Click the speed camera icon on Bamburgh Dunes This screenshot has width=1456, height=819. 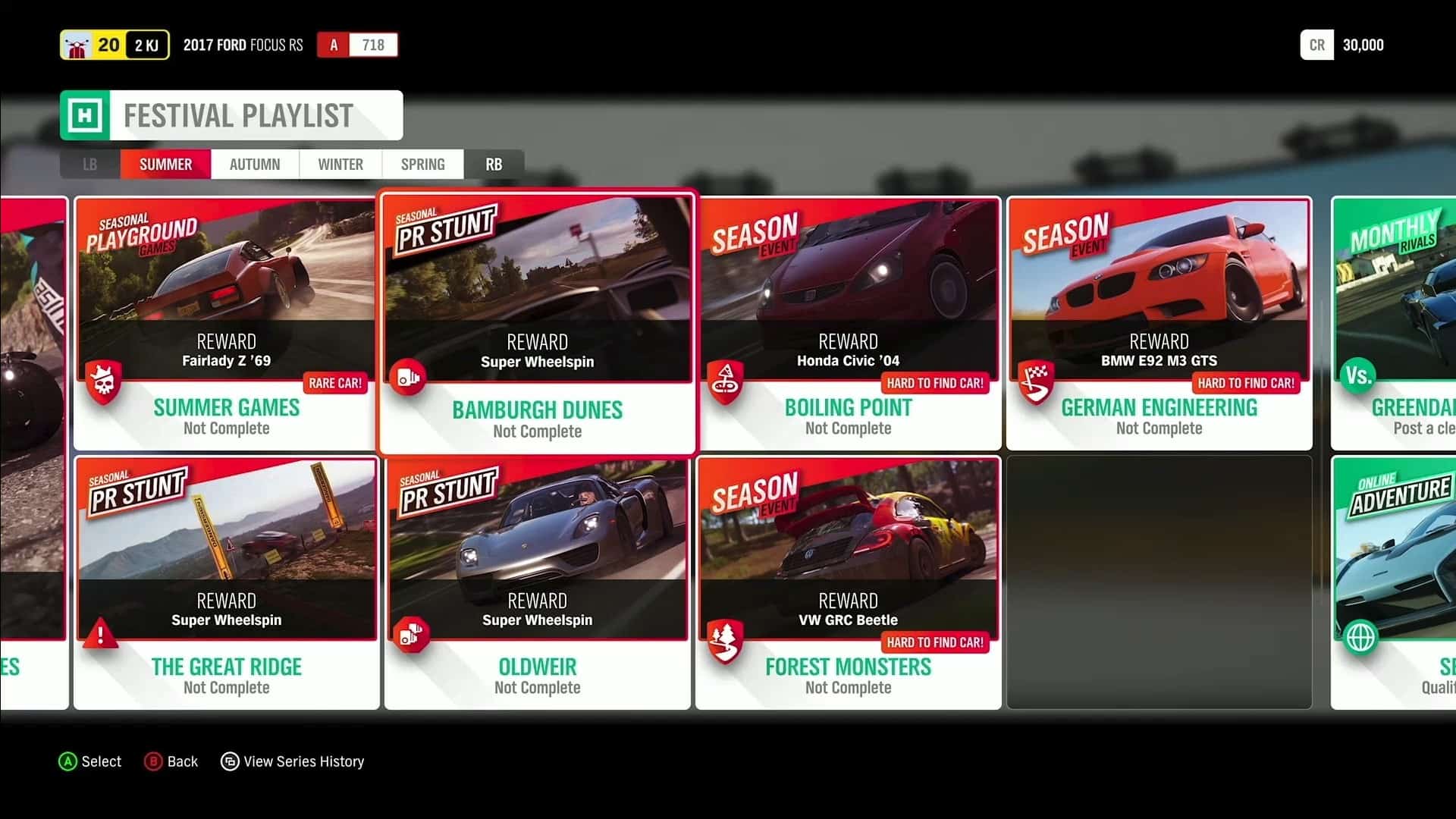point(409,378)
